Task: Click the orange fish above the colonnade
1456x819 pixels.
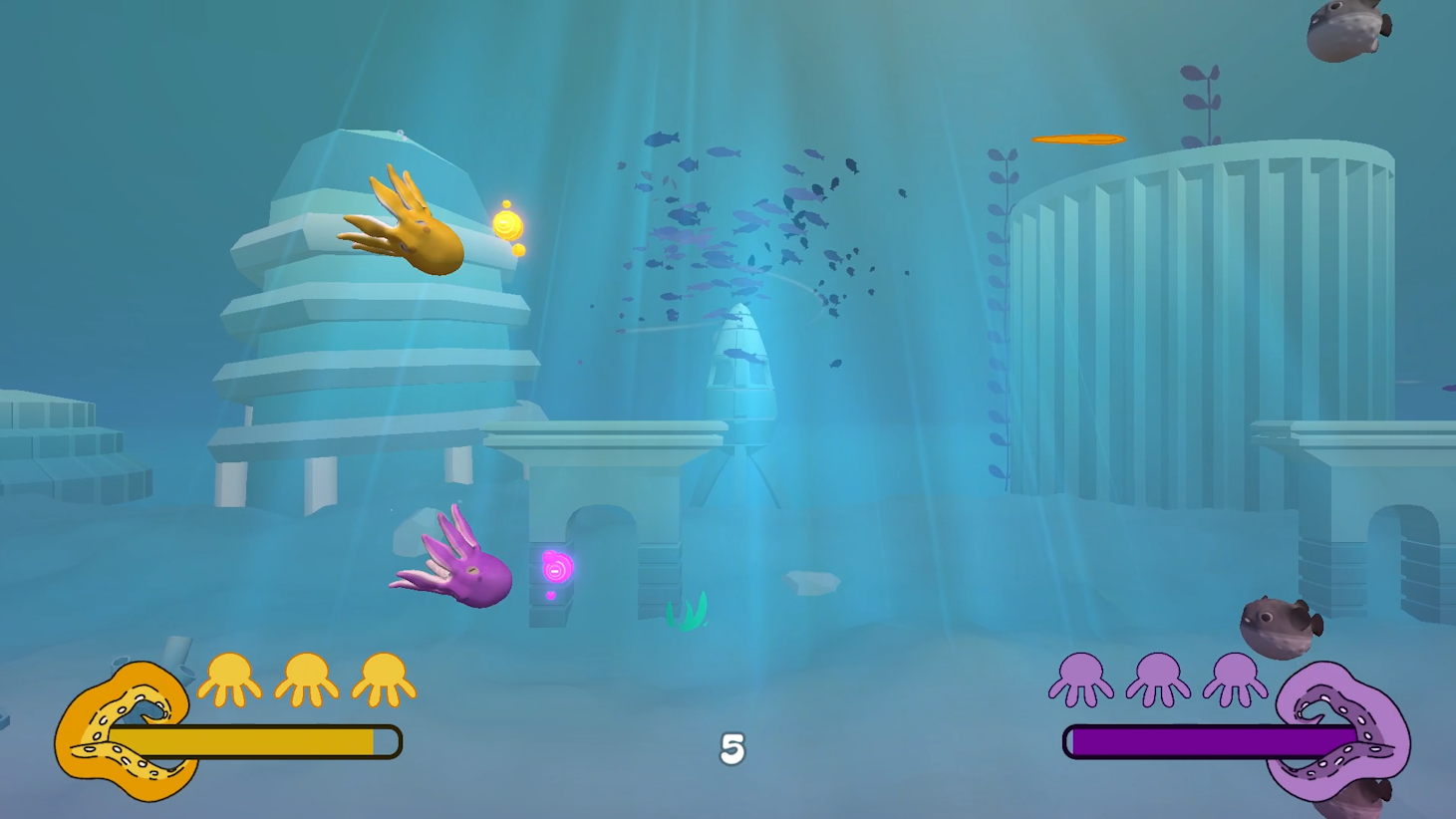Action: pos(1079,138)
